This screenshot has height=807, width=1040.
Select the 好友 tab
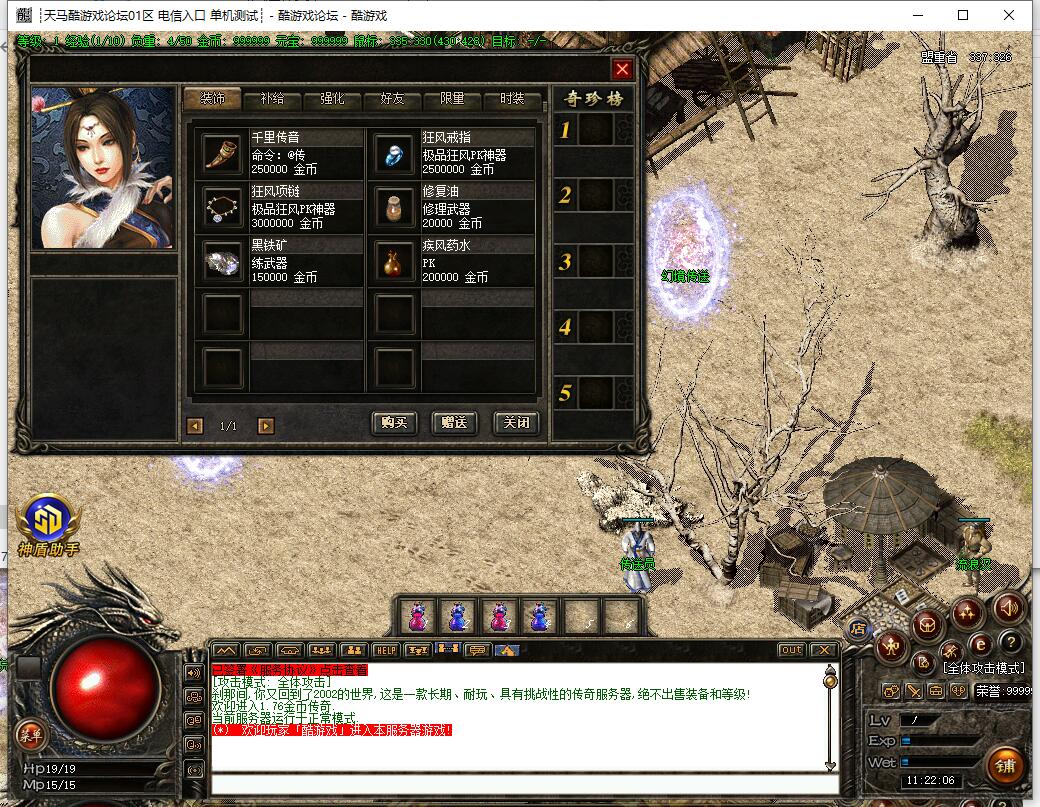392,99
